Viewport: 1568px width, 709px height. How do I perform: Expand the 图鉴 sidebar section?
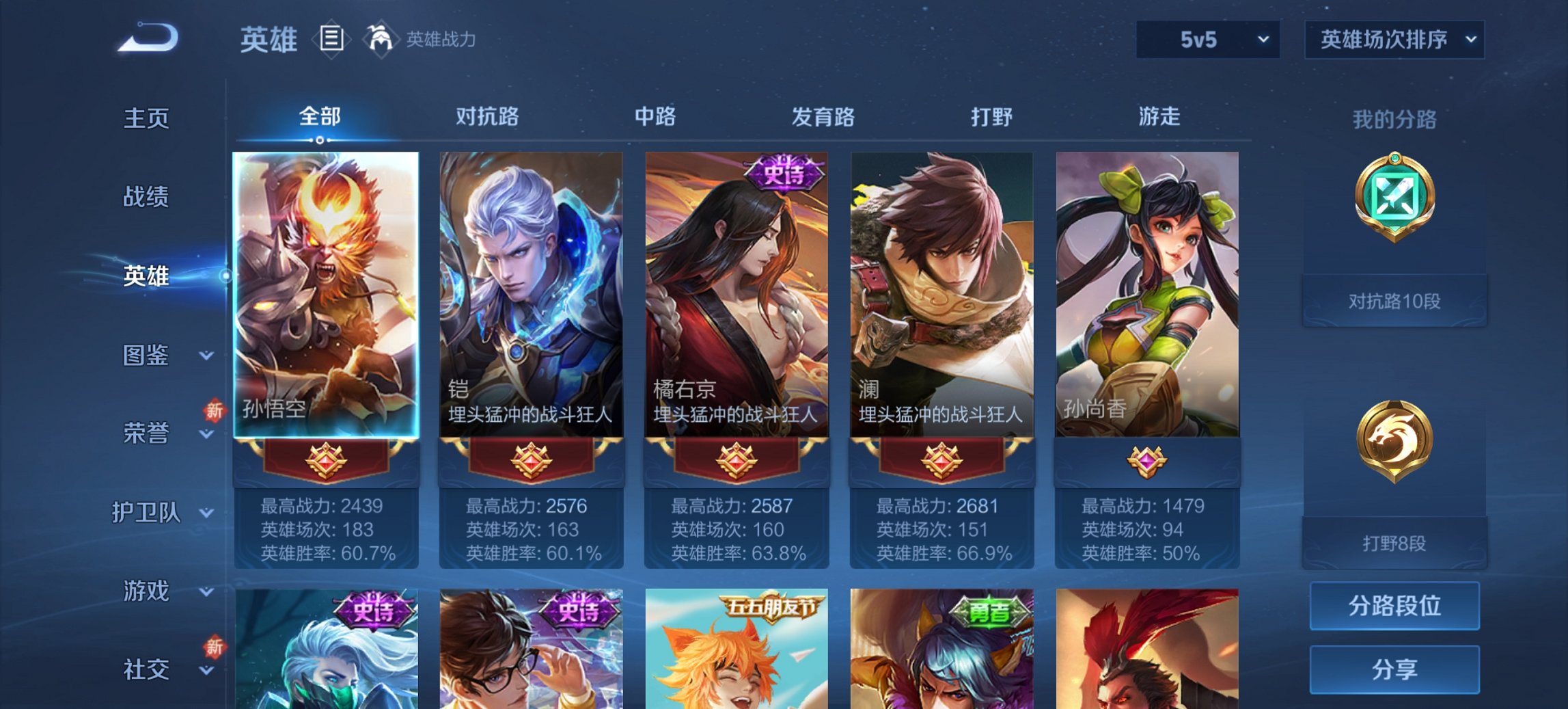click(x=147, y=356)
